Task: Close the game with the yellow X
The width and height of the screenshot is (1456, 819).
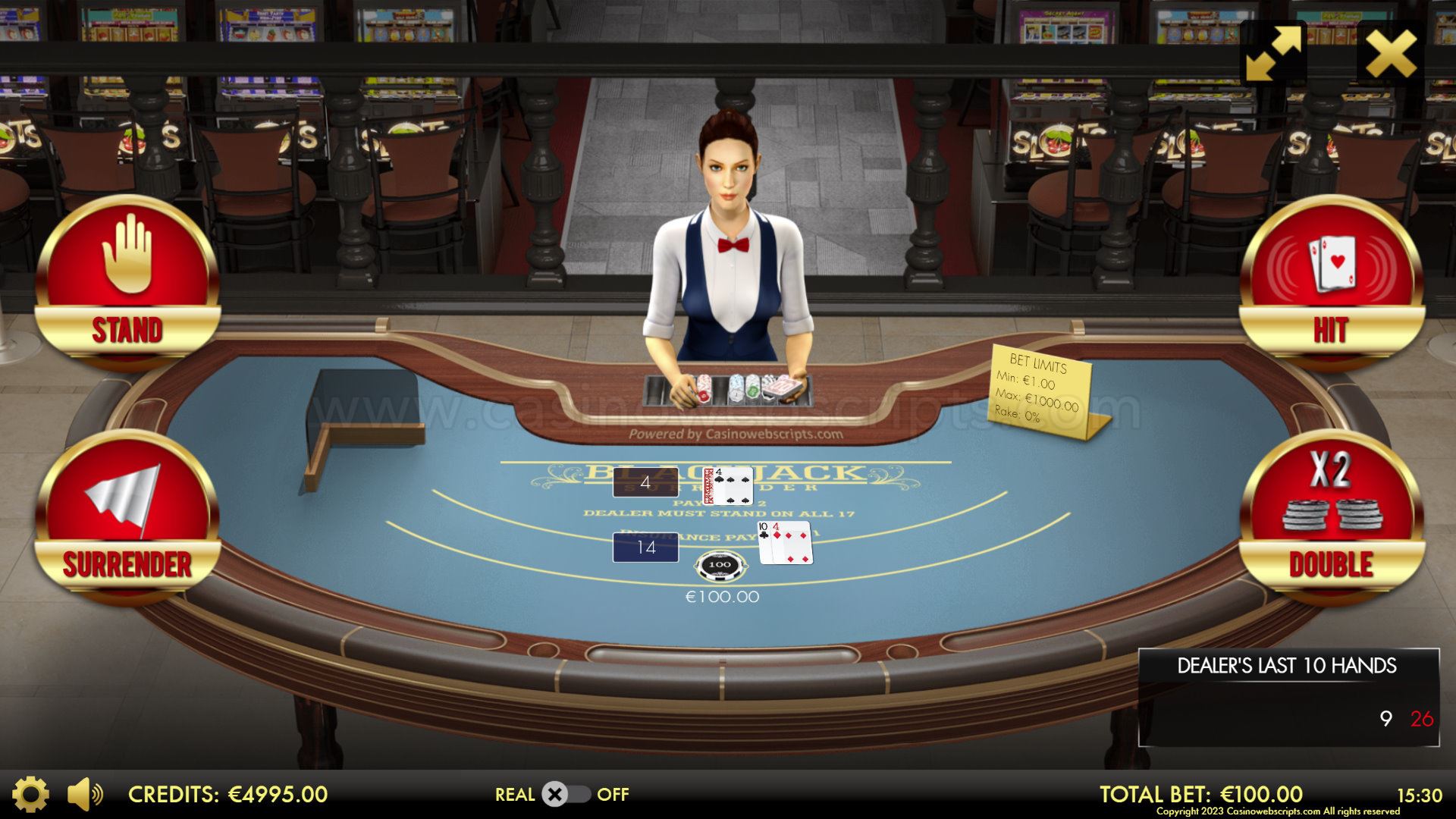Action: point(1391,53)
